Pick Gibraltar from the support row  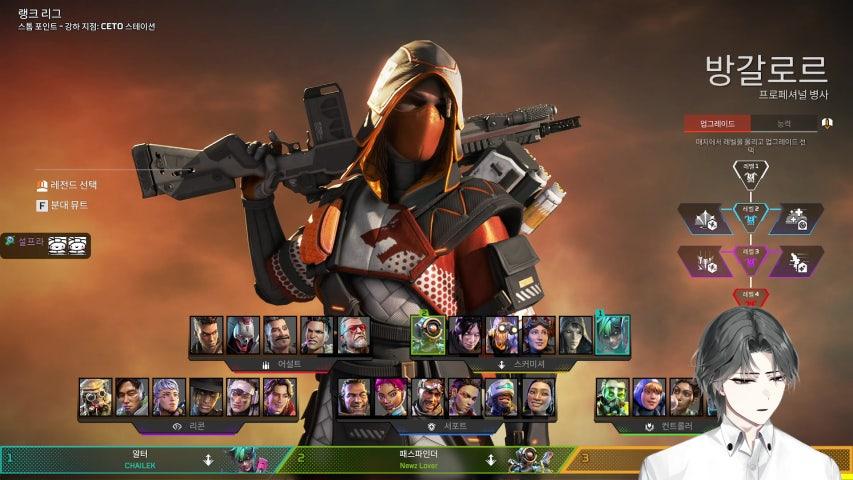coord(354,397)
